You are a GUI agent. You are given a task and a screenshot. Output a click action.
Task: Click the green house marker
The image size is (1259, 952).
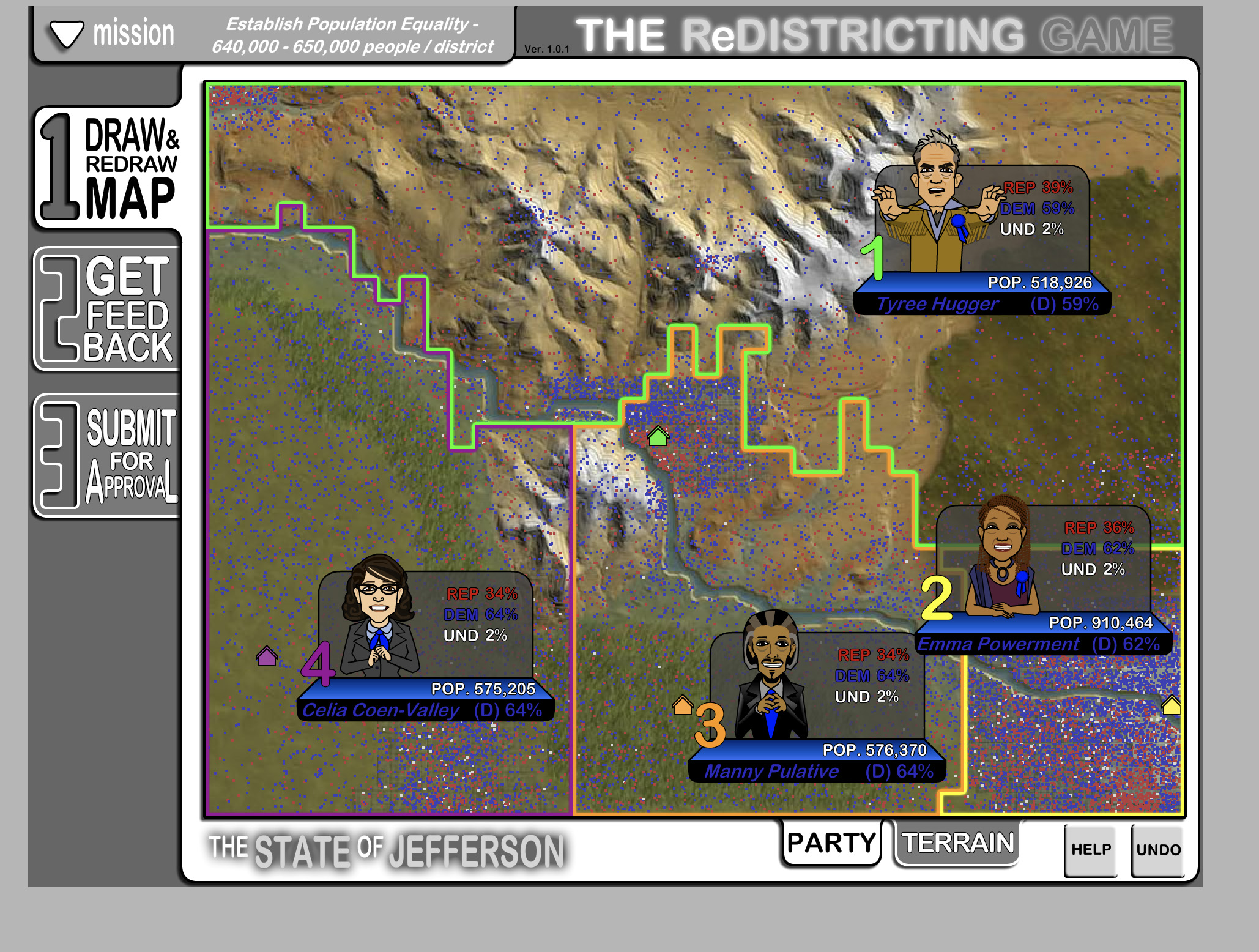[x=658, y=436]
